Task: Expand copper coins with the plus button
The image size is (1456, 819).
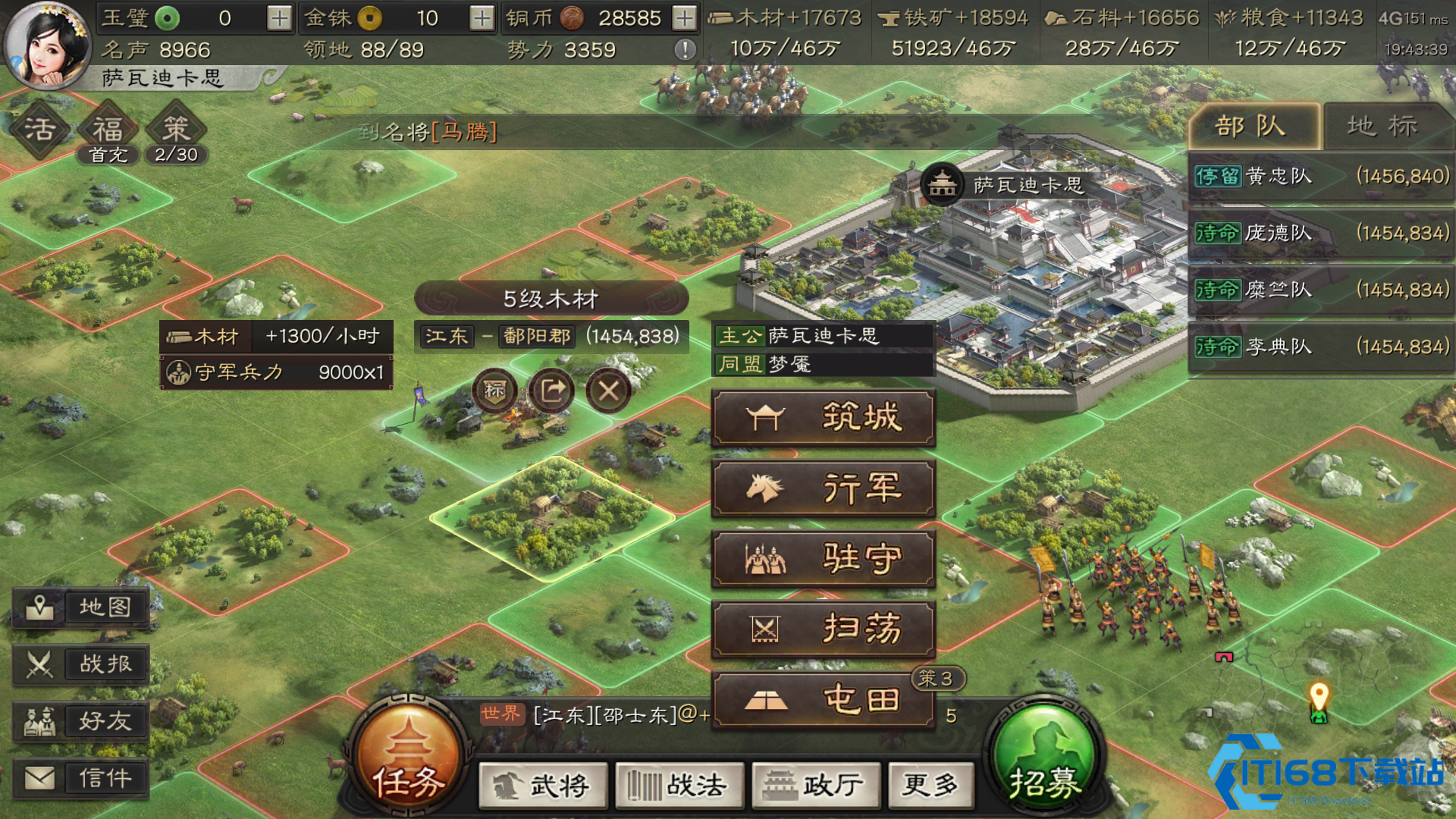Action: [685, 17]
